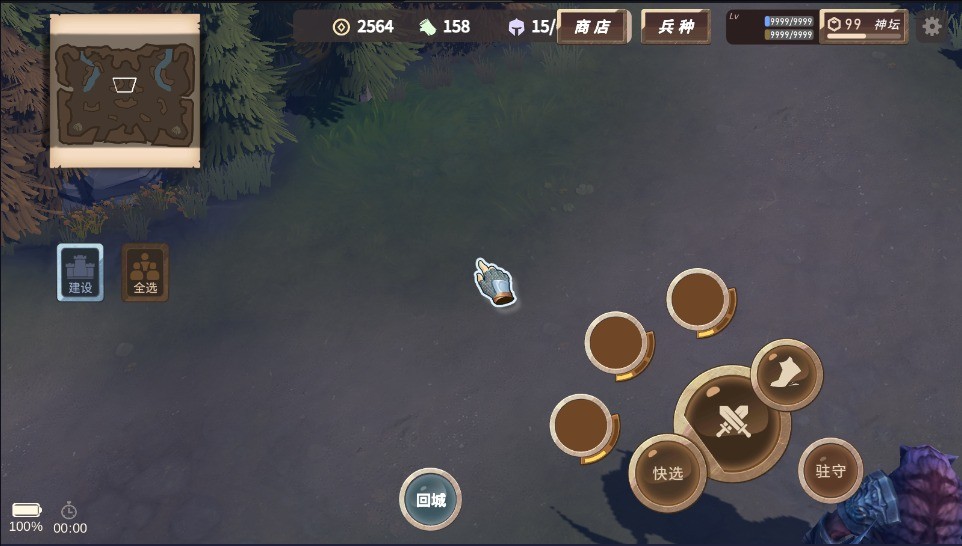Tap the 回城 return to base button
This screenshot has height=546, width=962.
click(430, 499)
